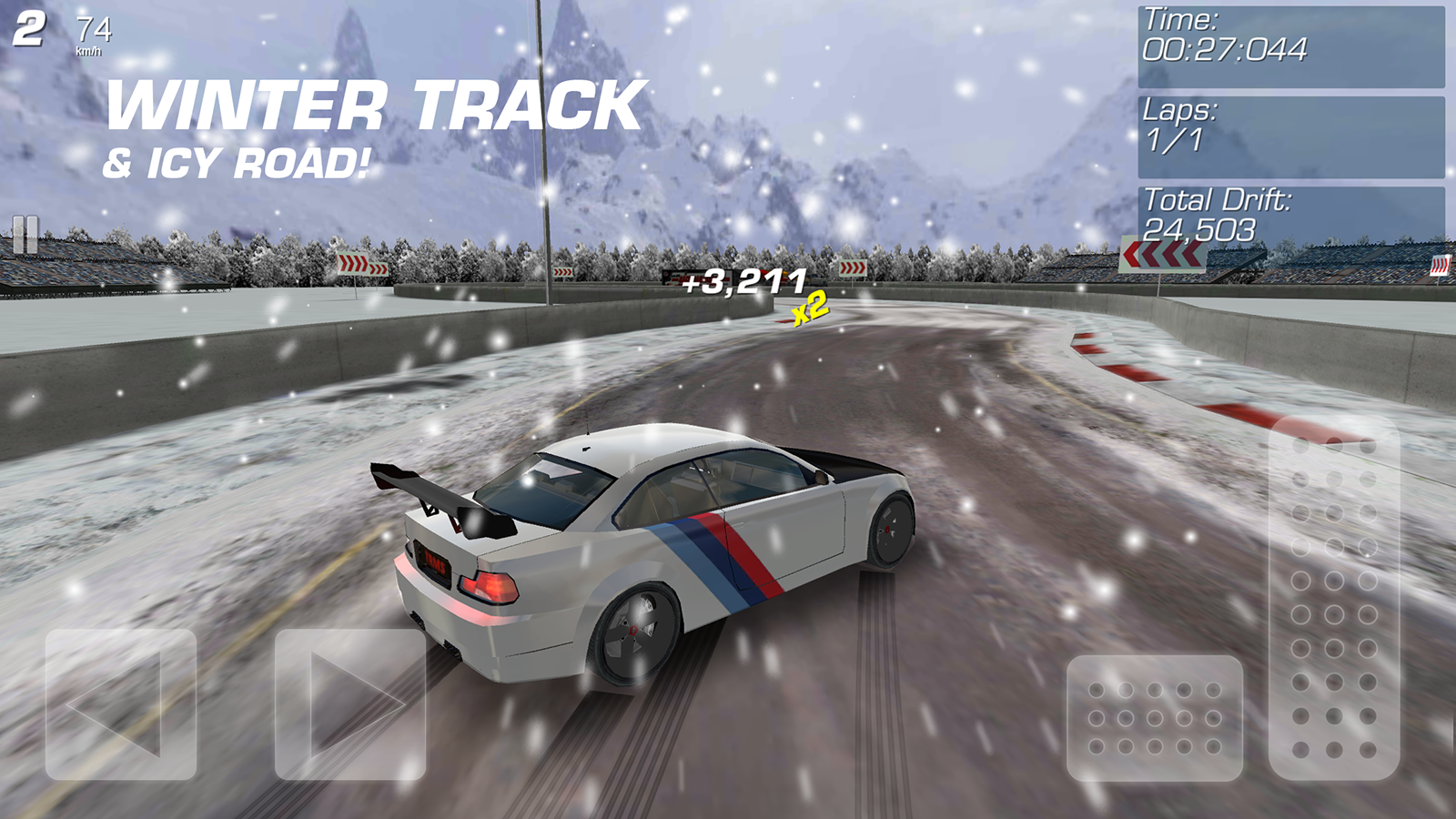
Task: Pause the race
Action: tap(25, 235)
